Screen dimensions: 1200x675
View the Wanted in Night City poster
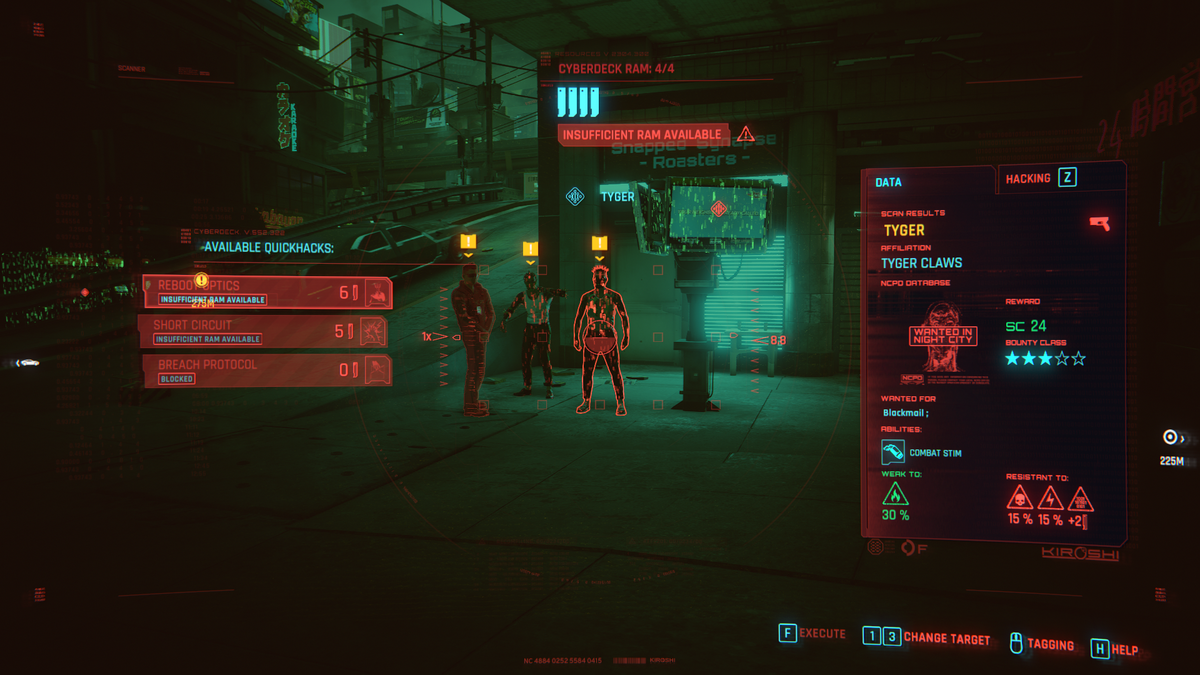pos(941,337)
